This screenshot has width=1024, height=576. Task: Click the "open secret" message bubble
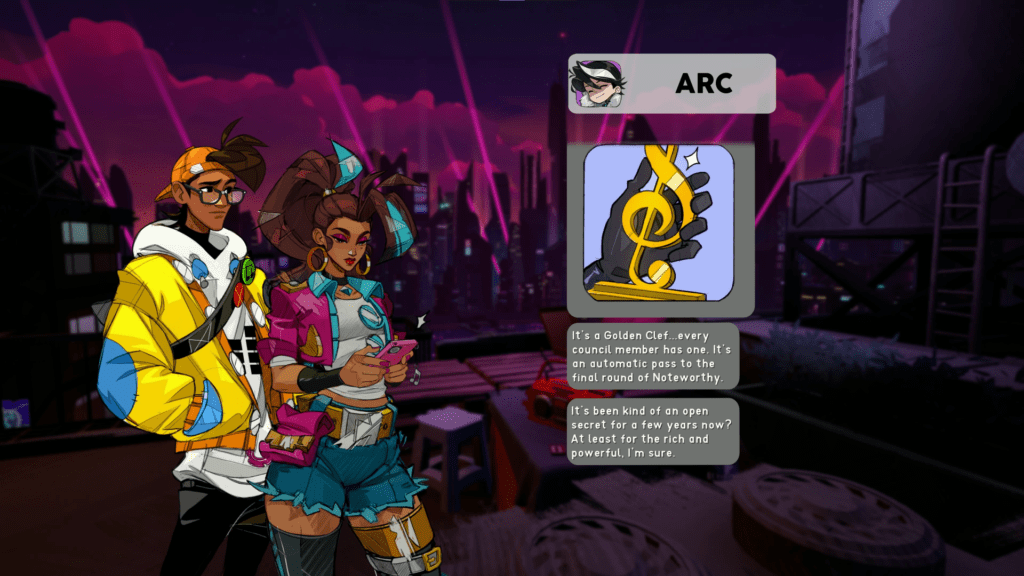pyautogui.click(x=653, y=432)
